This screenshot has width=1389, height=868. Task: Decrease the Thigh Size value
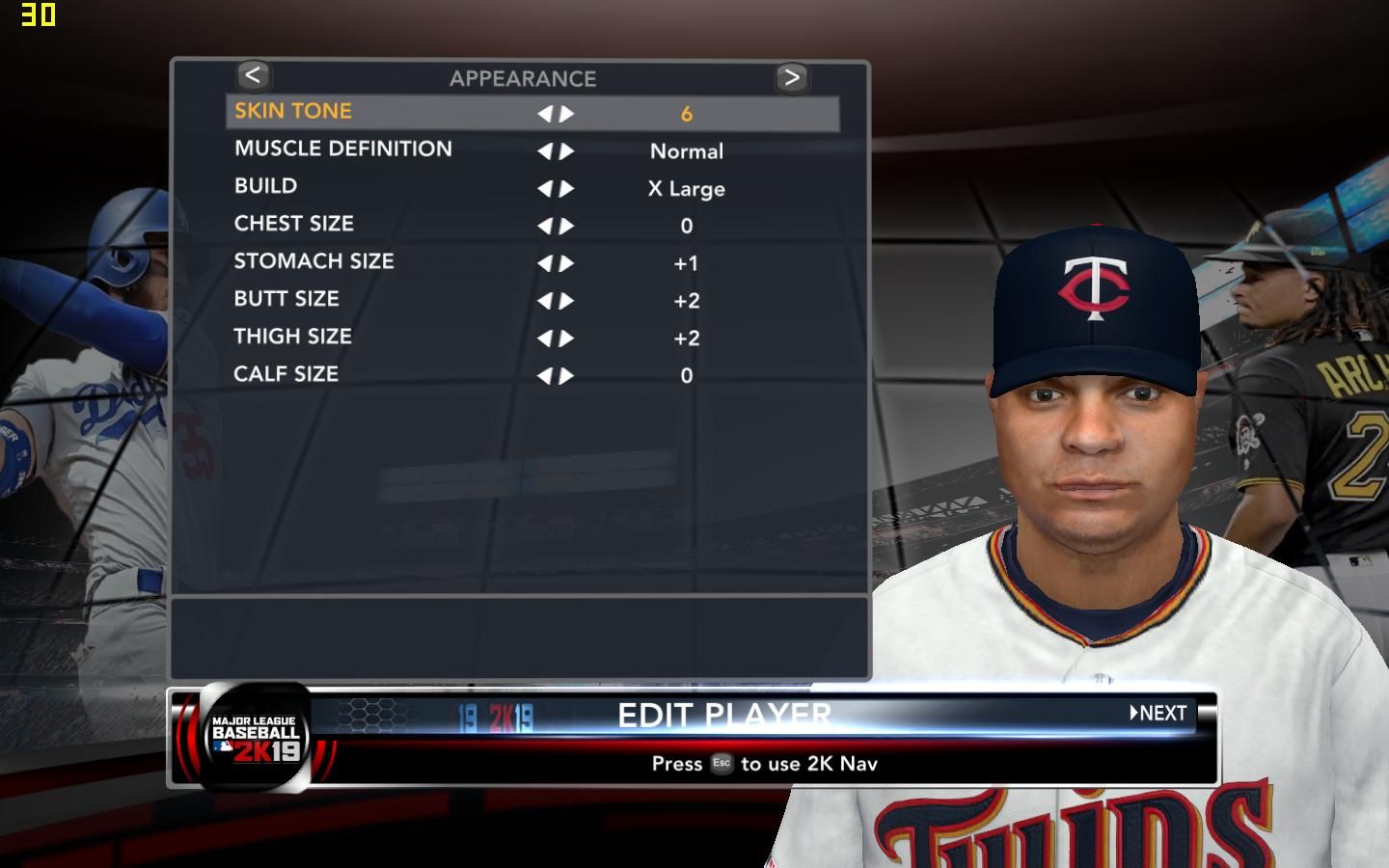coord(545,339)
